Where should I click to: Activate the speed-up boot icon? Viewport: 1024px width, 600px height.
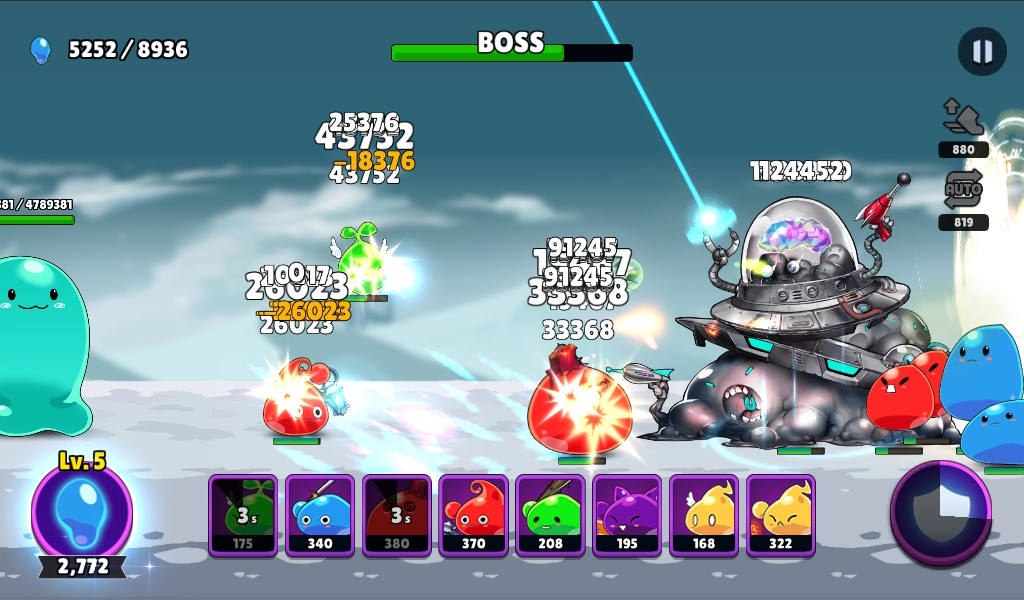963,119
